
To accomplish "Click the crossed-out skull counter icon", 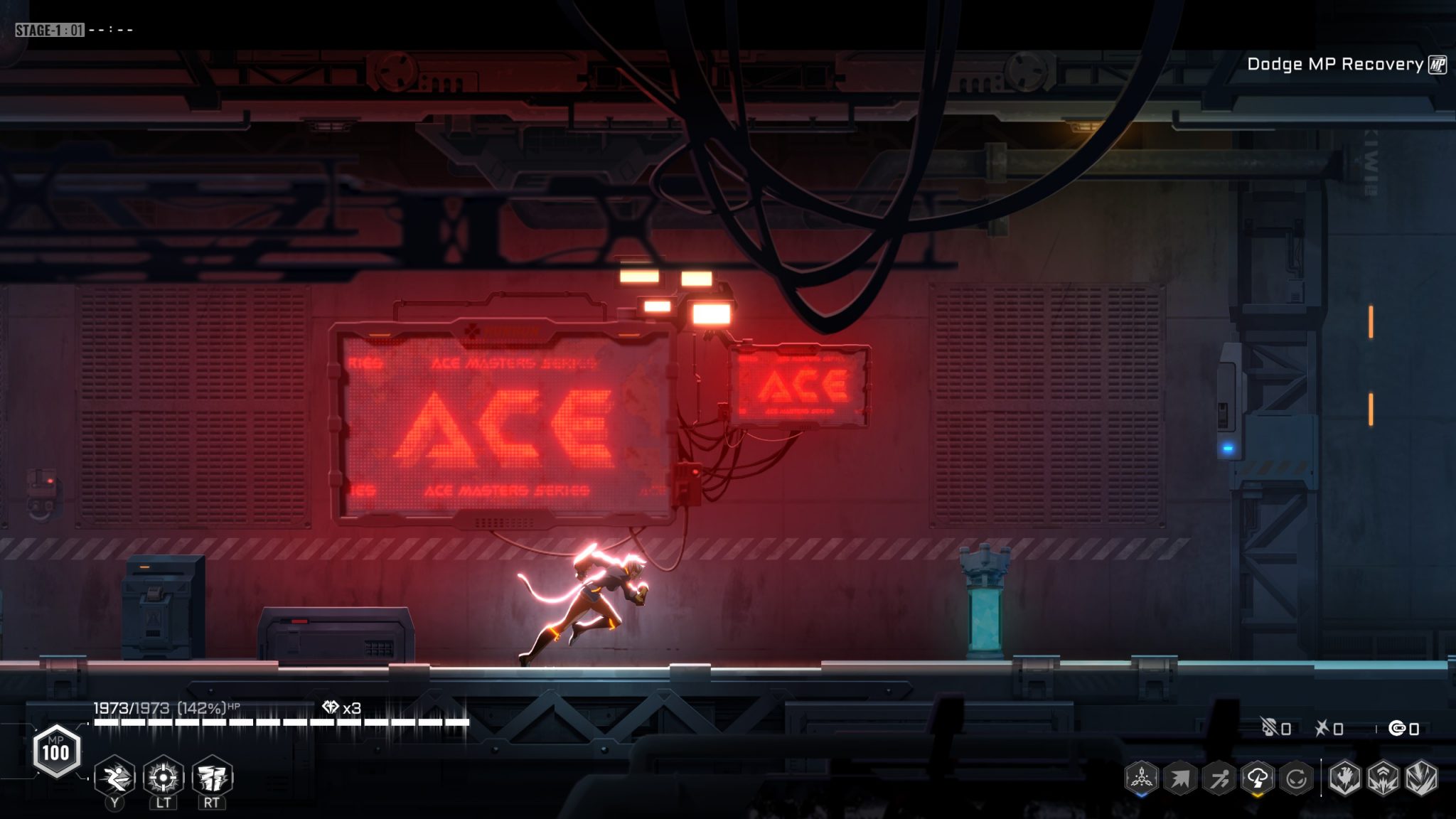I will coord(1269,728).
